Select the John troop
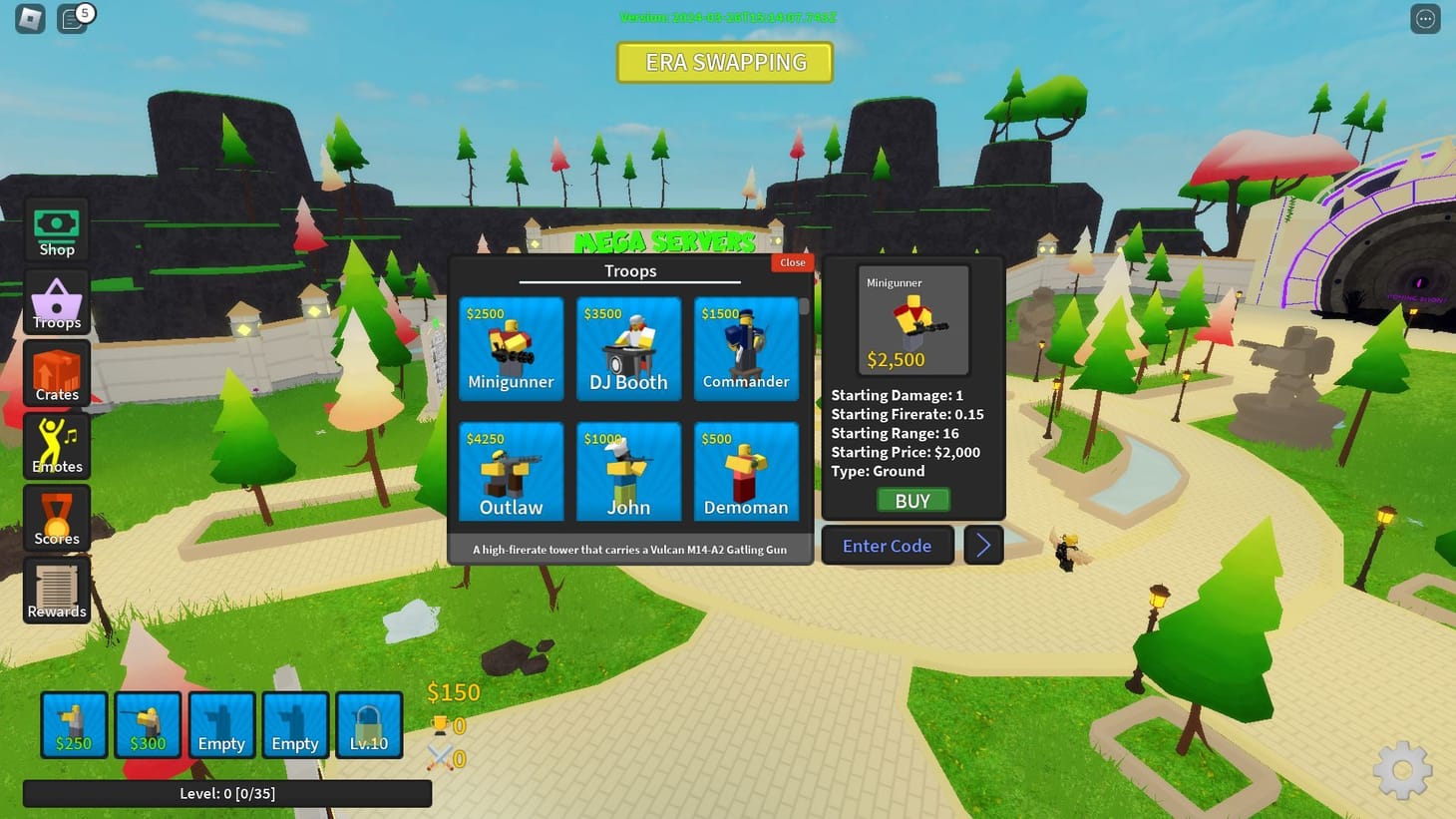 [628, 472]
